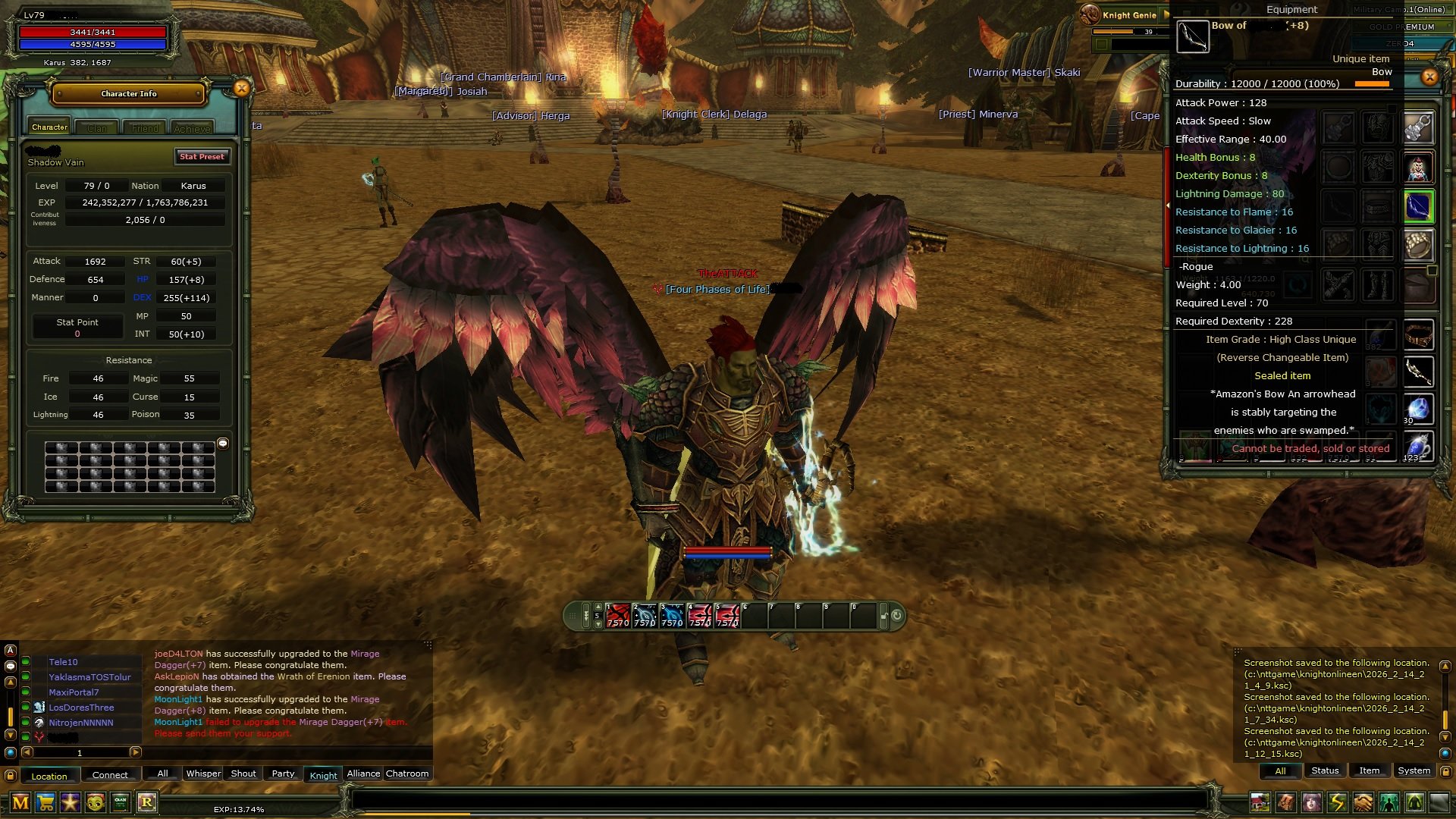Expand the Knight Genie banner arrow
This screenshot has height=819, width=1456.
pyautogui.click(x=1166, y=15)
